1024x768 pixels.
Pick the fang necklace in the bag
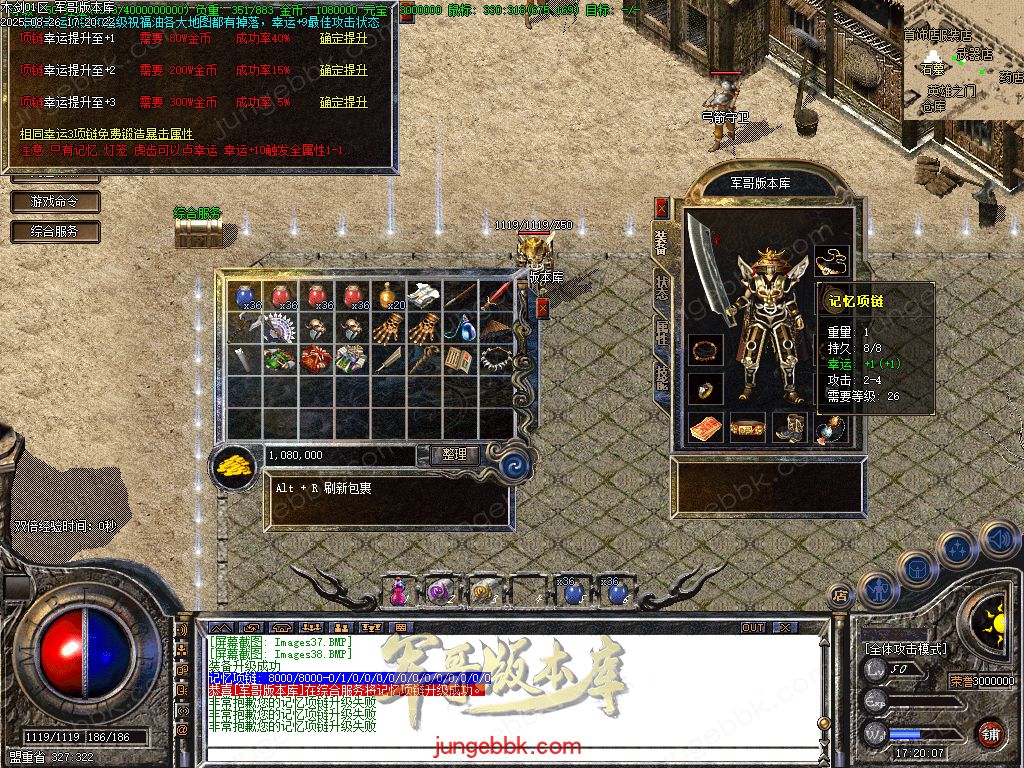click(x=495, y=357)
